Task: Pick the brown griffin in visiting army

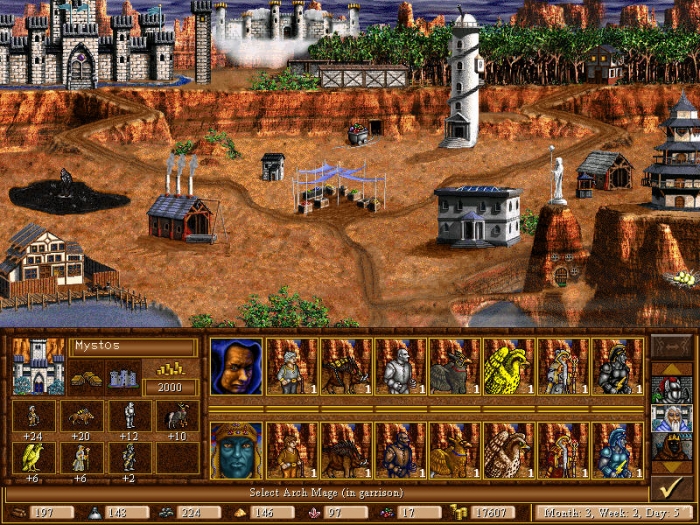Action: tap(508, 450)
